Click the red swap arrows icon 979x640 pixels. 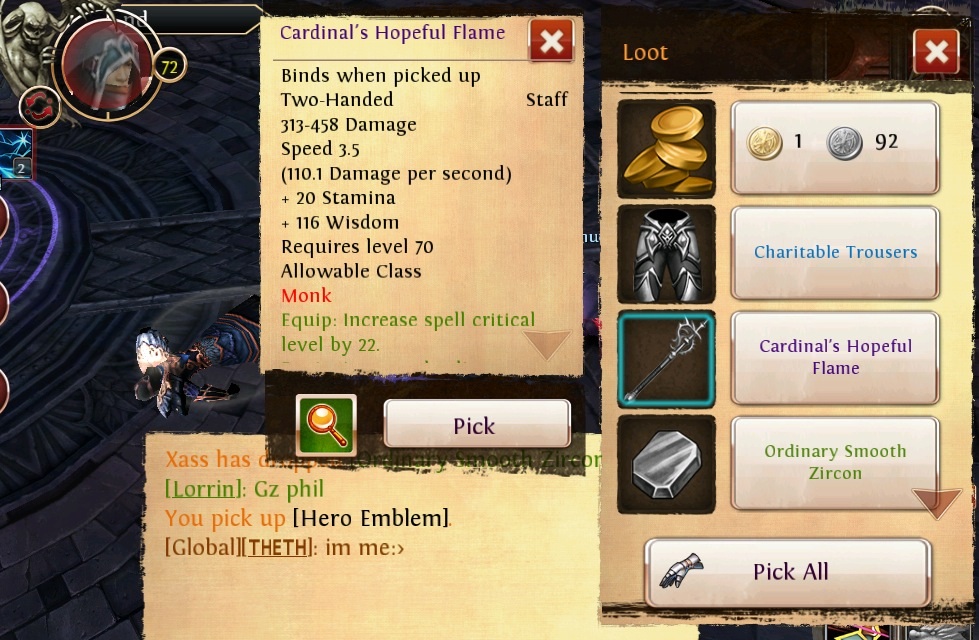point(39,107)
